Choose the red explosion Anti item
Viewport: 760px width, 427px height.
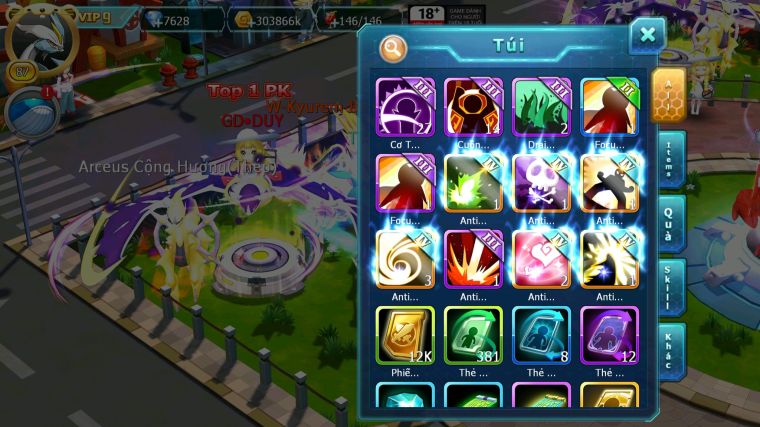[473, 258]
